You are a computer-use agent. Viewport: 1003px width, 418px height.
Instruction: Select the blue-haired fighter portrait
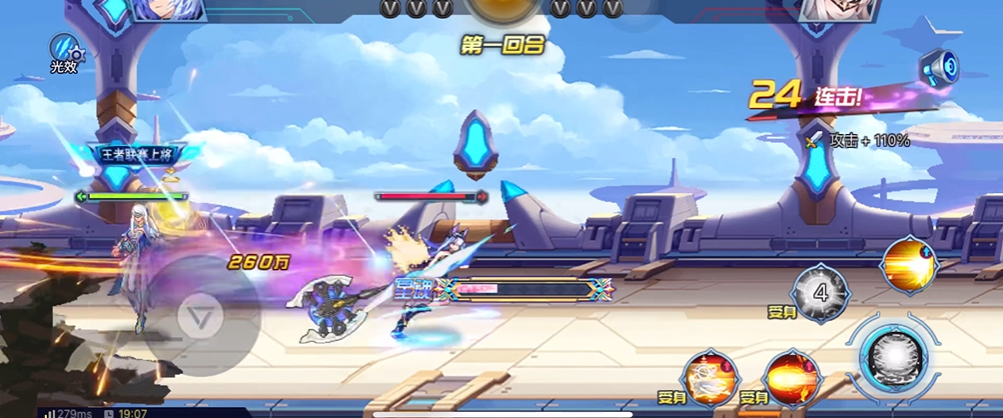[166, 10]
